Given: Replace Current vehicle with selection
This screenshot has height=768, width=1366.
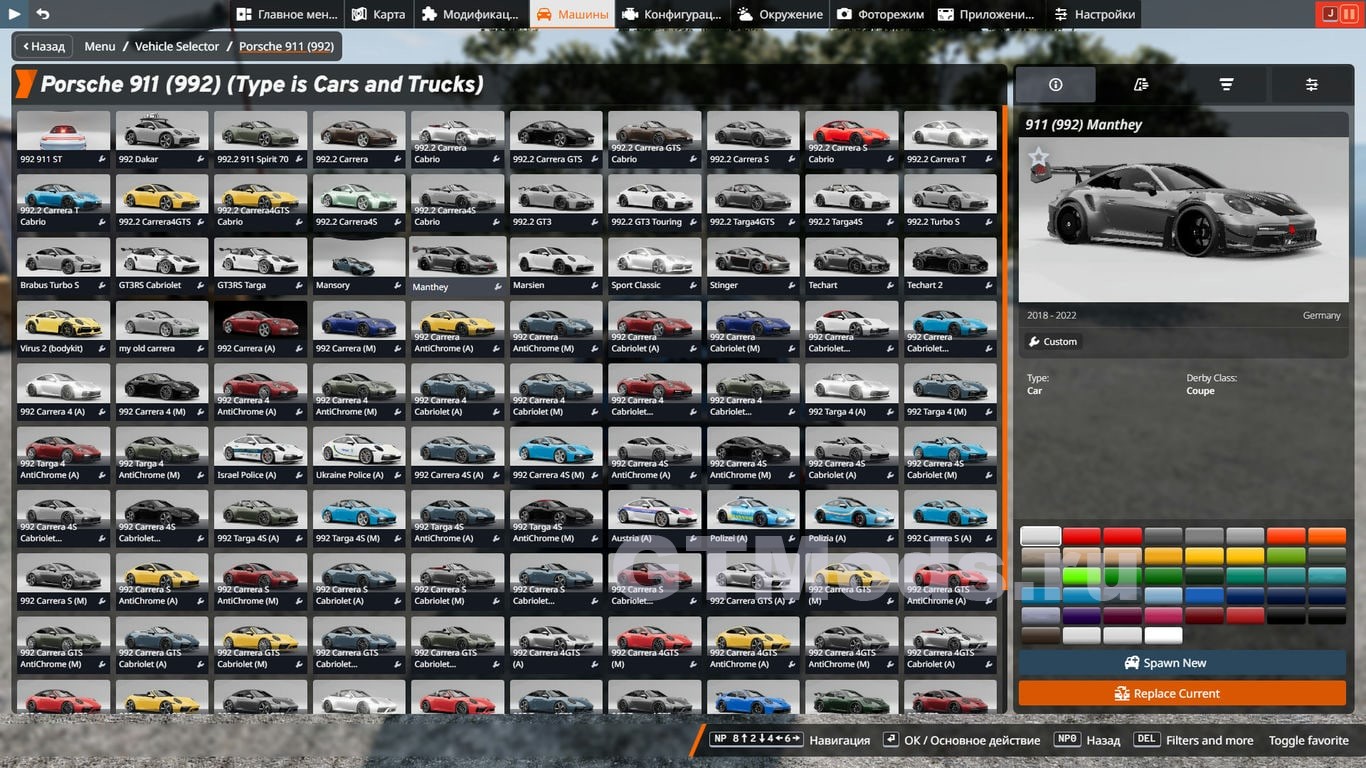Looking at the screenshot, I should [1182, 693].
